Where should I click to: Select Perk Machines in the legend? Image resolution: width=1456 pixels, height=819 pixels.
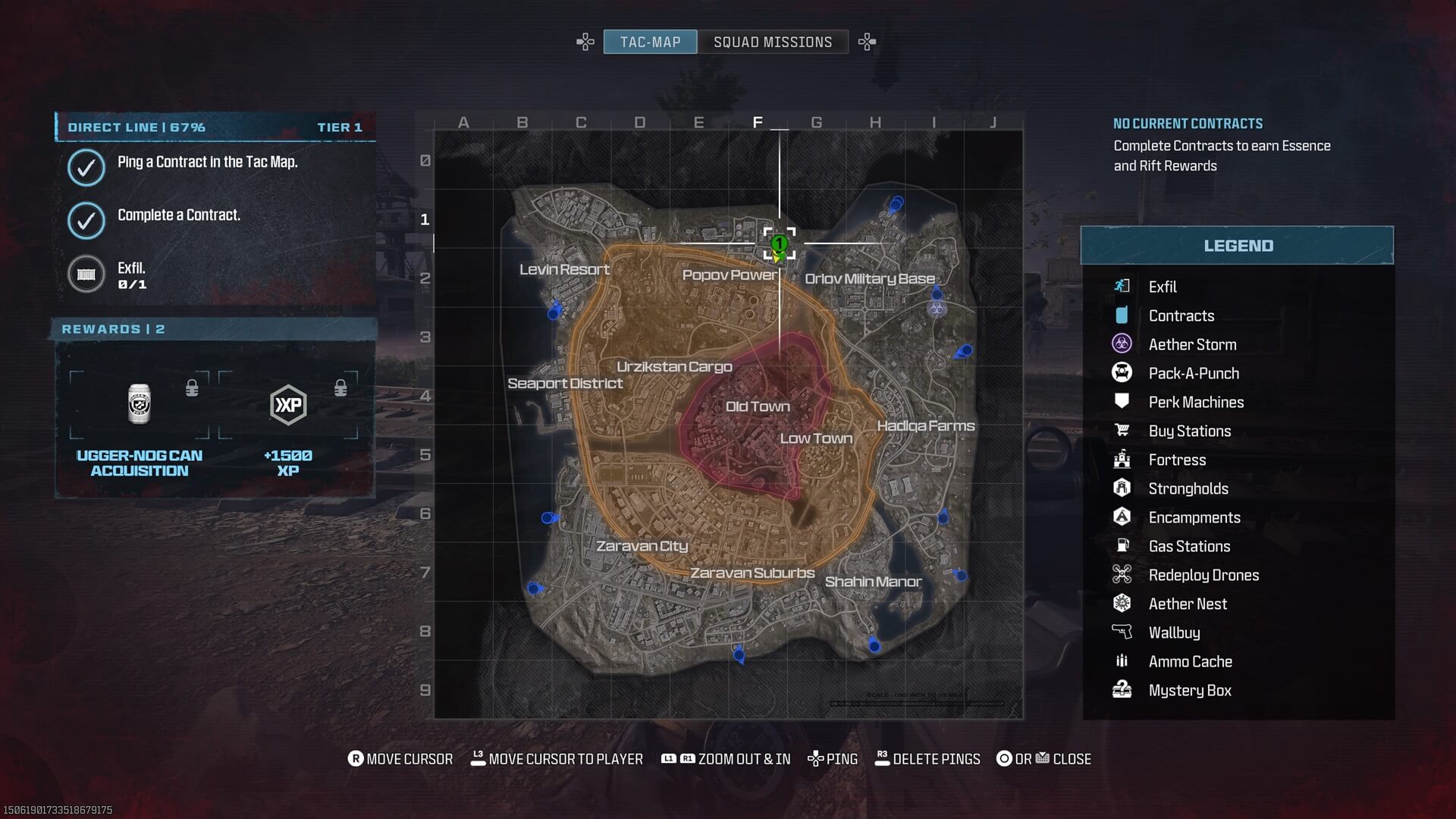point(1196,402)
